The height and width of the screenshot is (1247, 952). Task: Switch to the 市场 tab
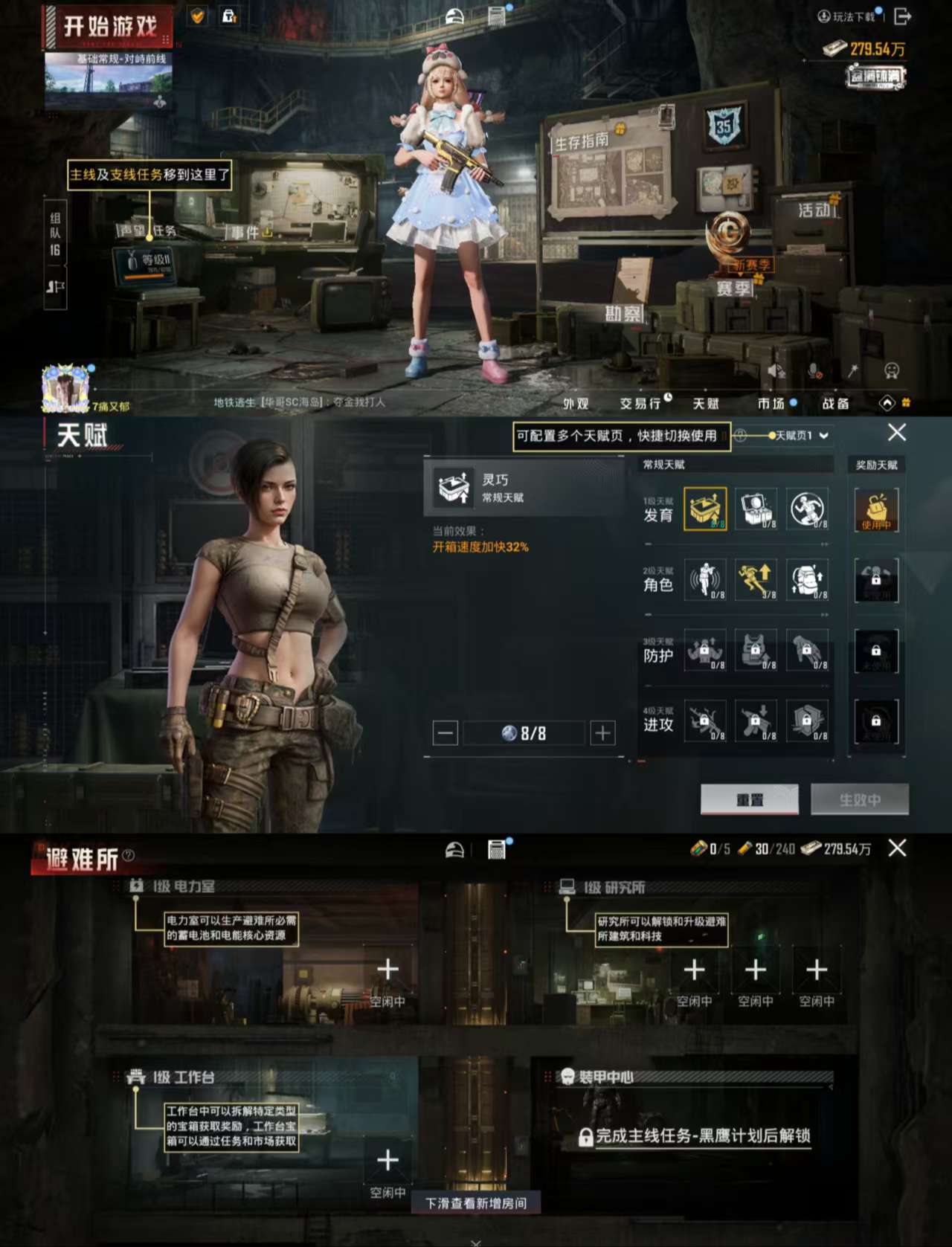click(773, 402)
